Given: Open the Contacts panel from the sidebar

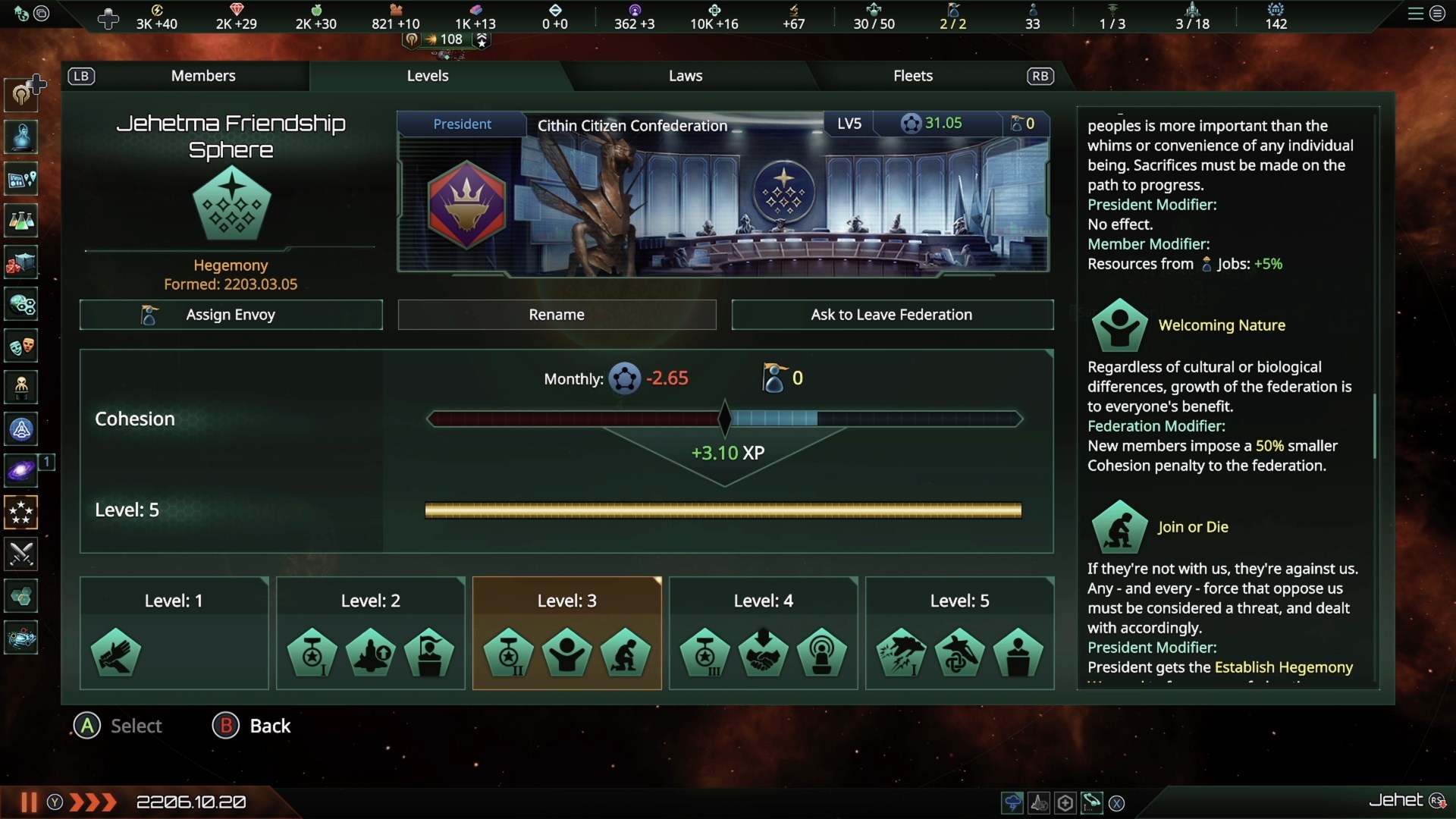Looking at the screenshot, I should click(x=20, y=137).
